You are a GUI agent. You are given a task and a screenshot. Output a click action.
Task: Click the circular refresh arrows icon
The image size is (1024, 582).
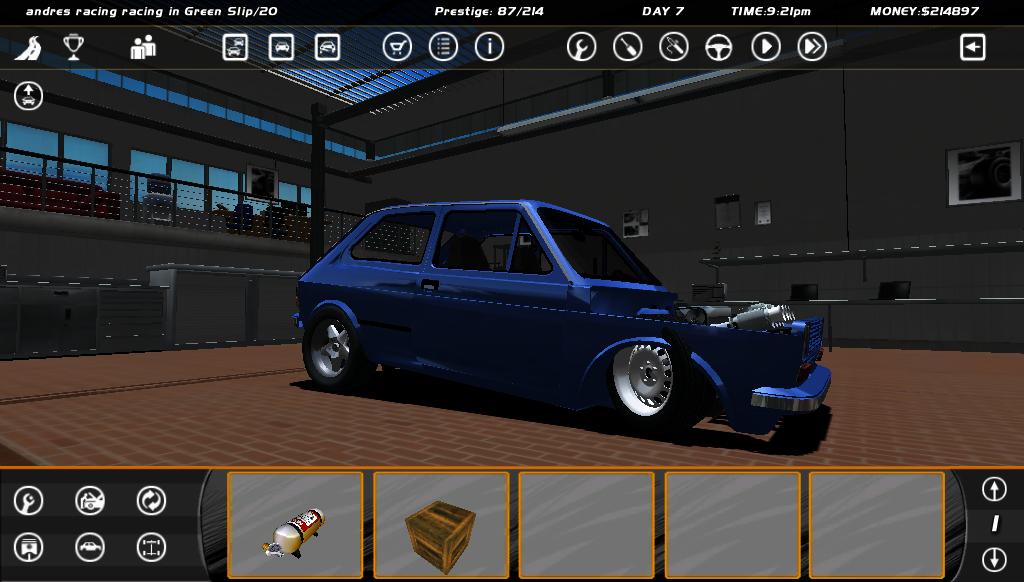[x=151, y=500]
